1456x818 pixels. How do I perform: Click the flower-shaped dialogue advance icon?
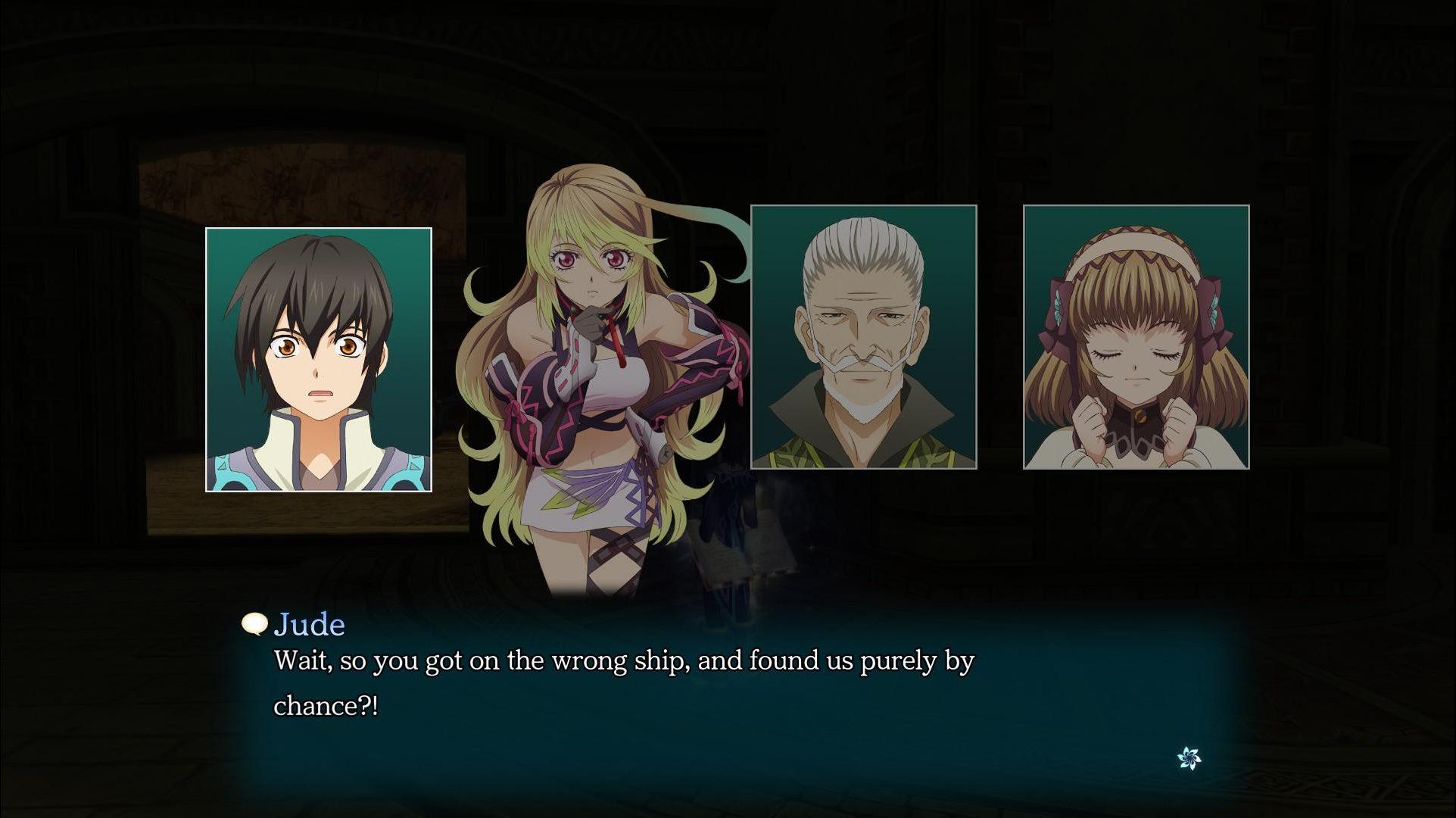1189,757
